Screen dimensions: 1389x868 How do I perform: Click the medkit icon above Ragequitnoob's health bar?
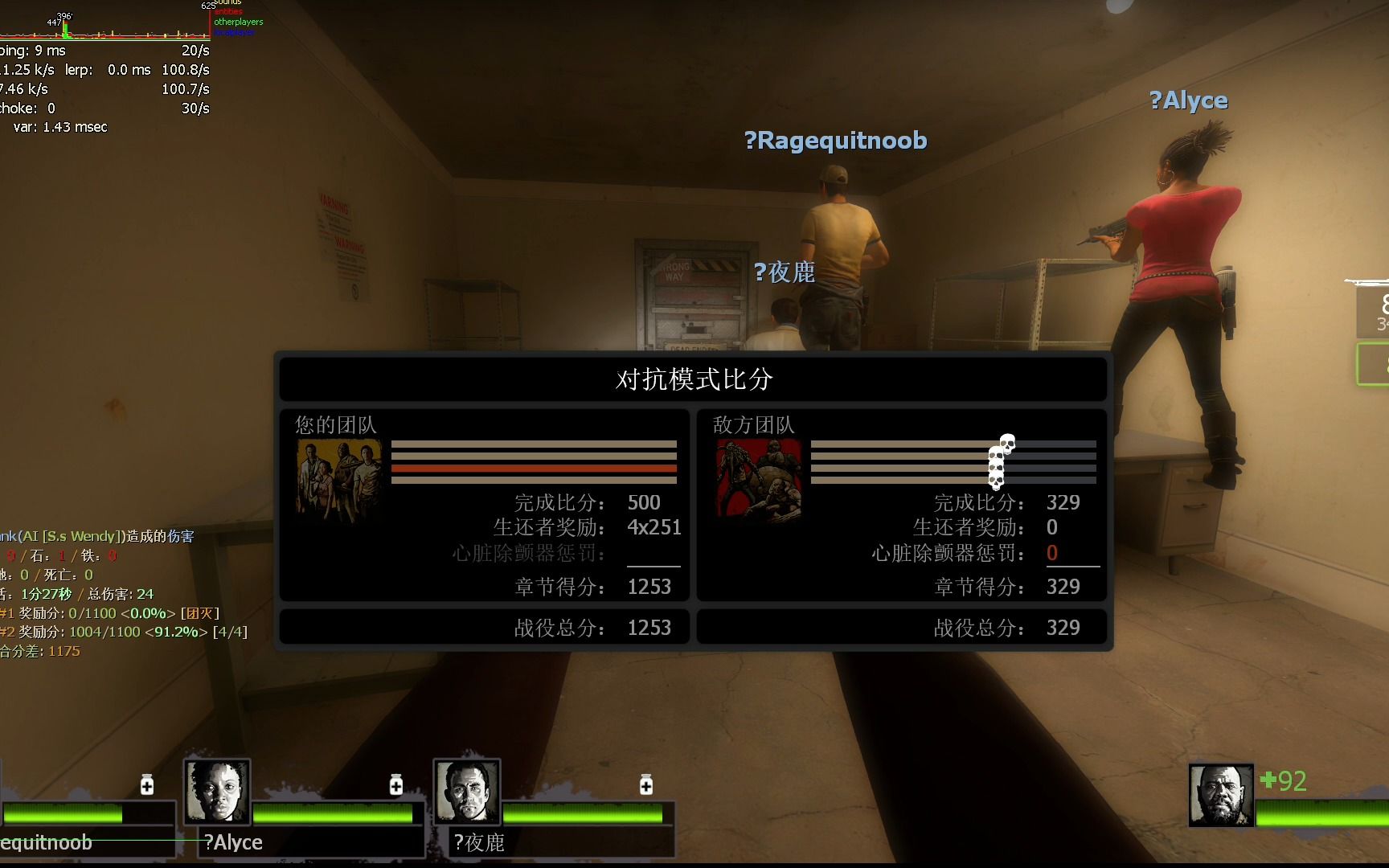pyautogui.click(x=147, y=784)
